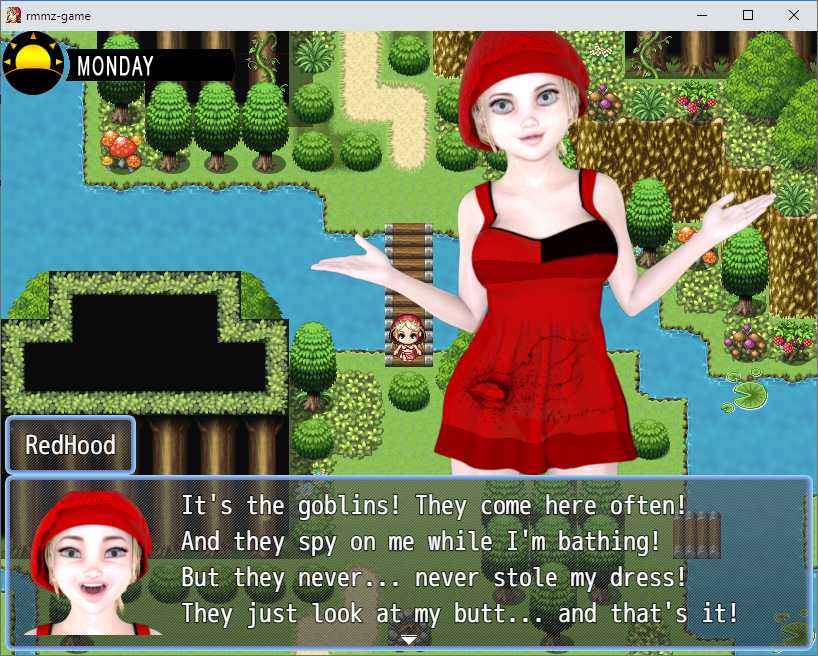Image resolution: width=818 pixels, height=656 pixels.
Task: Close the rmmz-game window
Action: pos(793,15)
